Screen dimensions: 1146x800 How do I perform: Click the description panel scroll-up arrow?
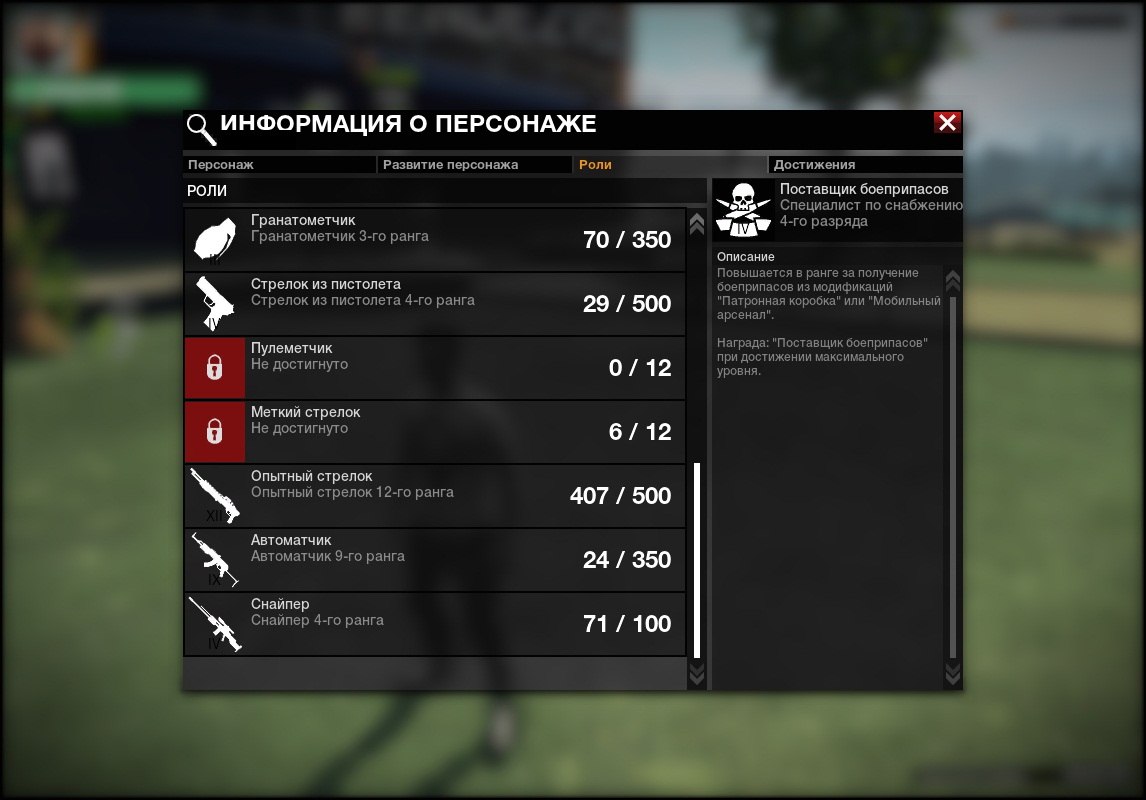[x=952, y=280]
